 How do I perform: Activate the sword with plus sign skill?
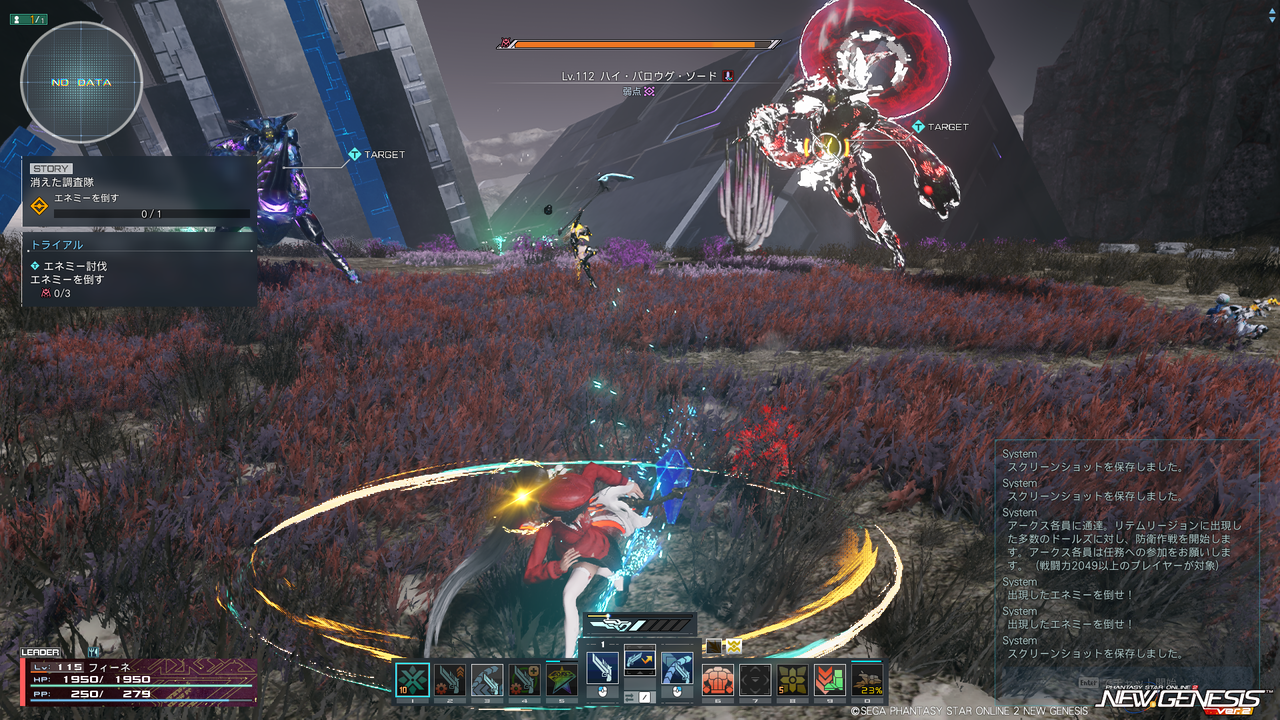pyautogui.click(x=525, y=680)
